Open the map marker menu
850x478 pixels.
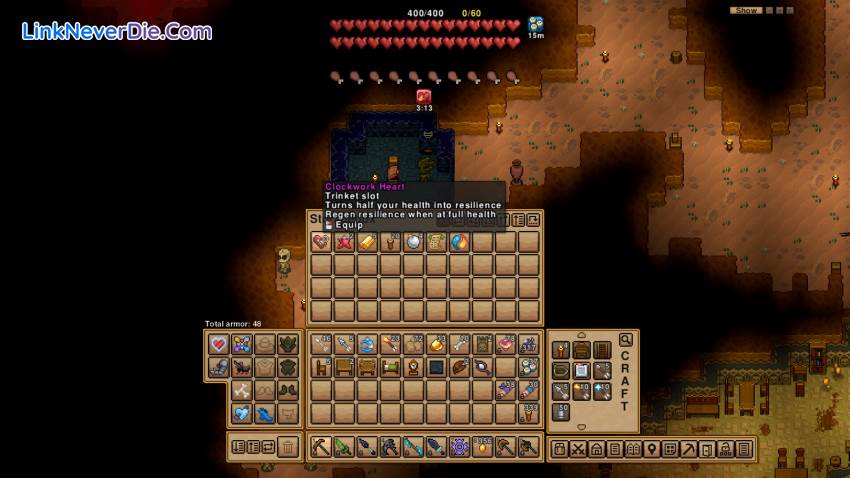(x=651, y=449)
